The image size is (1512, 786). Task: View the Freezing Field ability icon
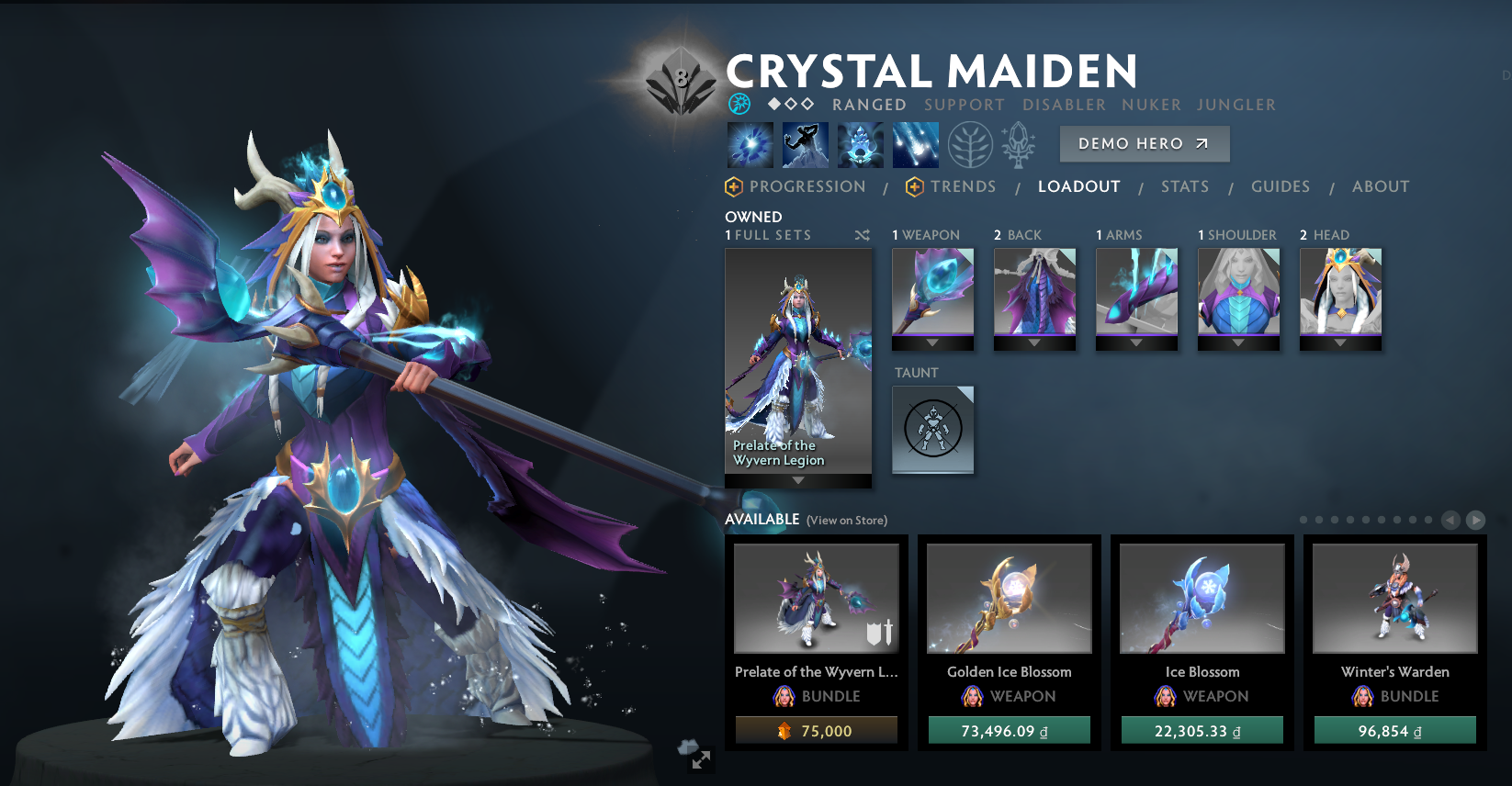point(915,144)
